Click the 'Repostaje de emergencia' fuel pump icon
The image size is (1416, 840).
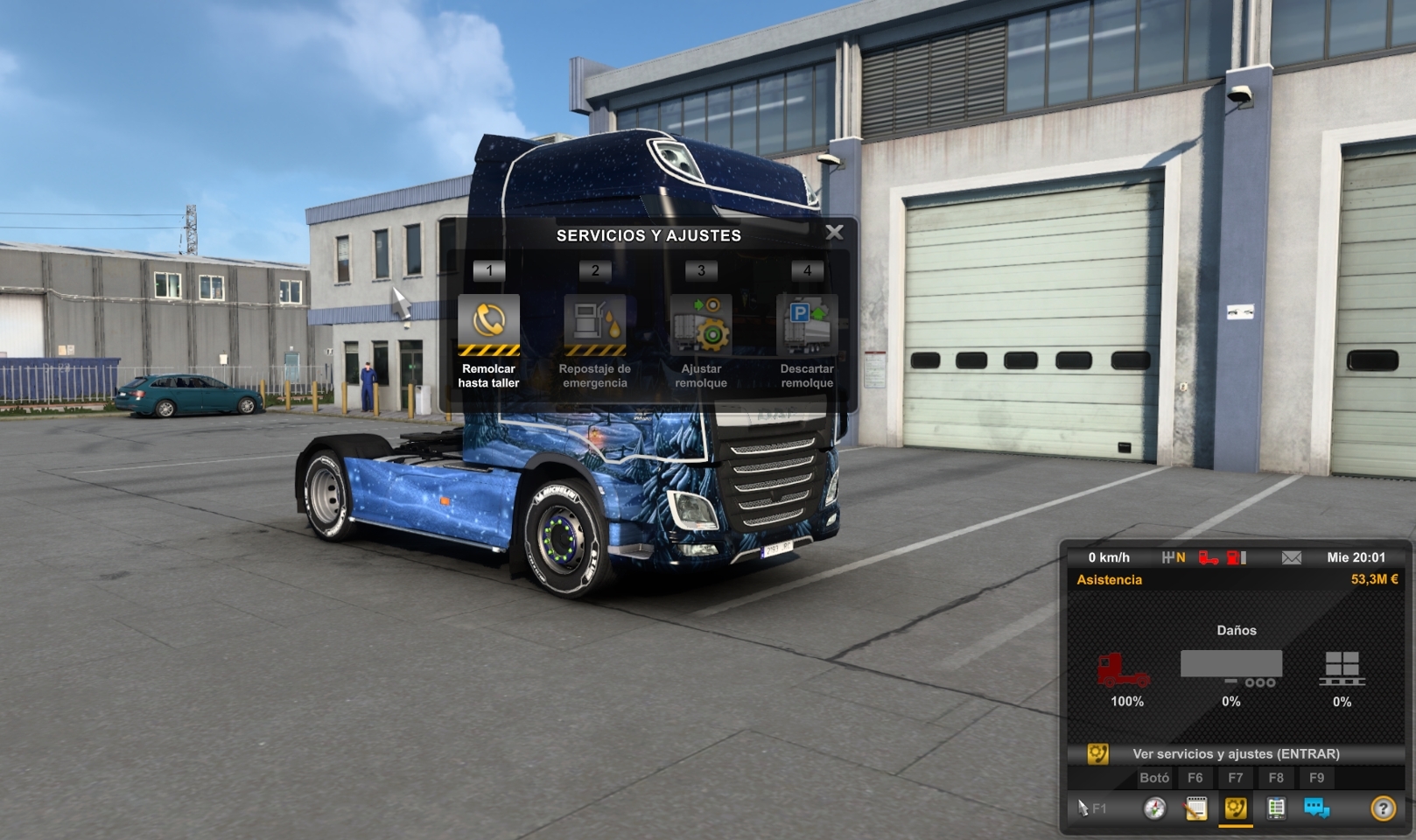click(x=595, y=324)
